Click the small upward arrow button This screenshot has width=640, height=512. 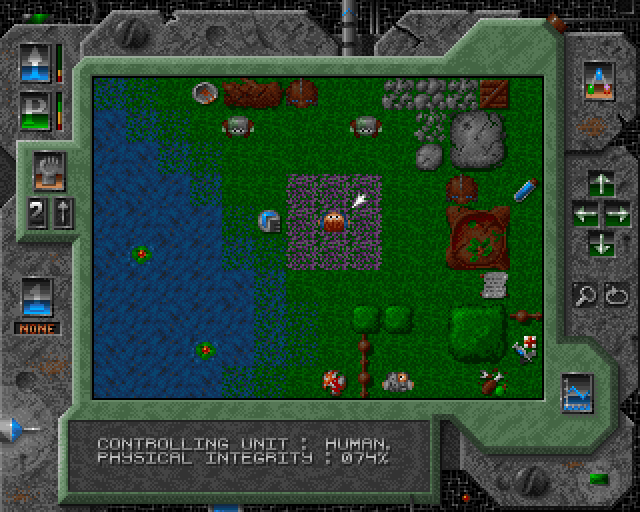click(59, 212)
